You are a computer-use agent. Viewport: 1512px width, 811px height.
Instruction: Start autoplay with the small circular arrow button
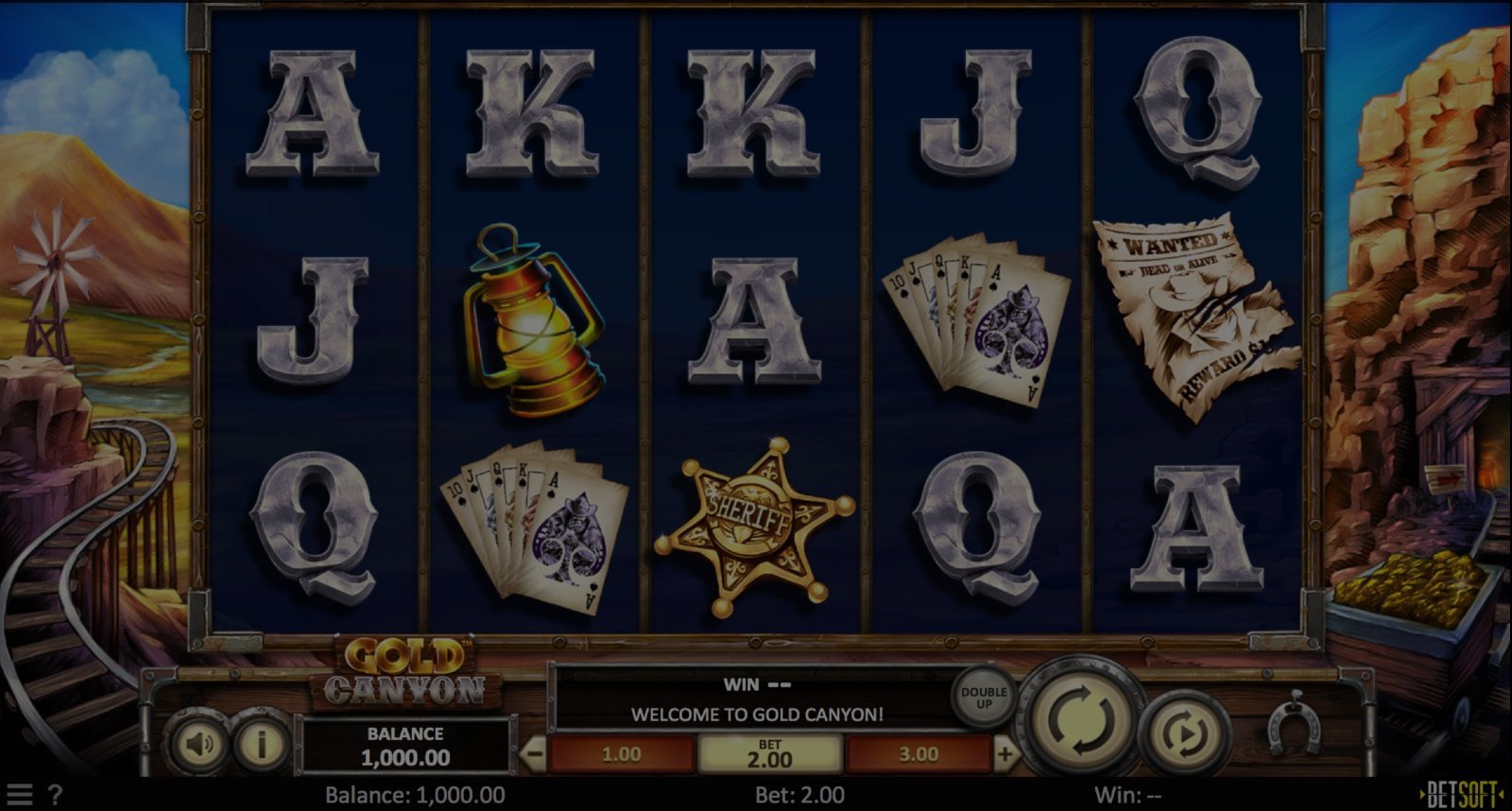point(1188,732)
